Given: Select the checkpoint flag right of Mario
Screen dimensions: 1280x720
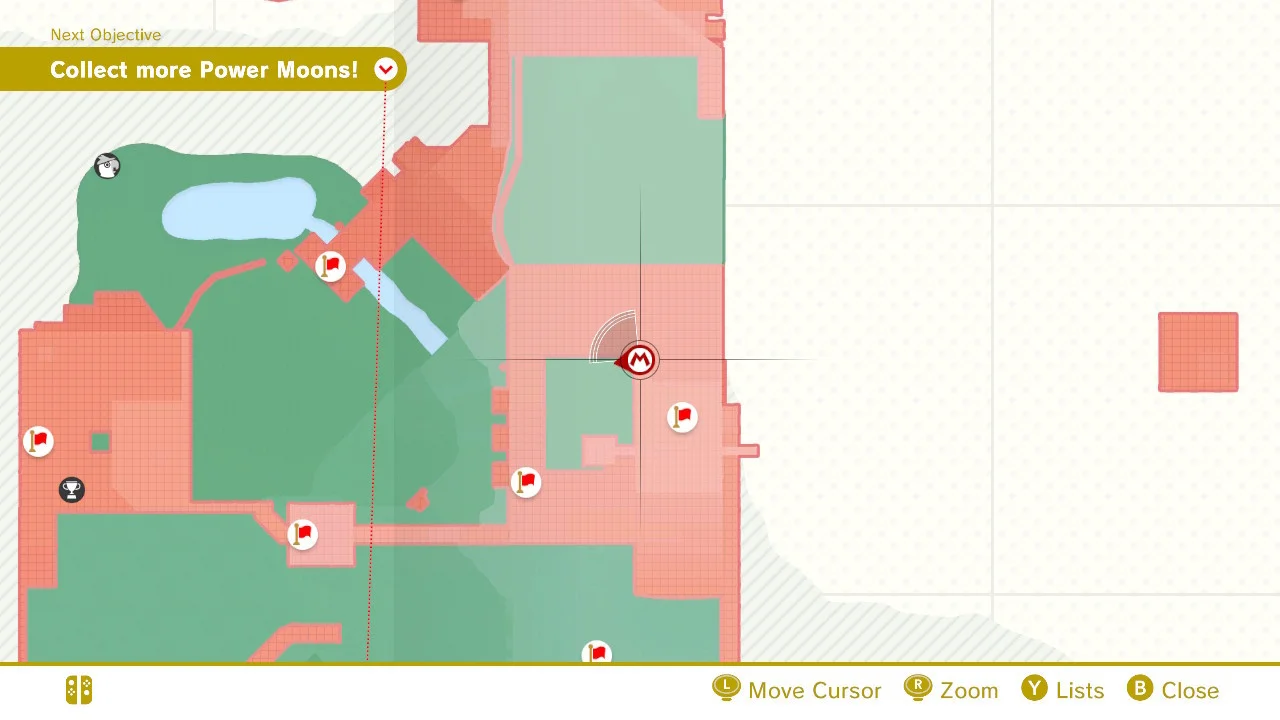Looking at the screenshot, I should (681, 417).
